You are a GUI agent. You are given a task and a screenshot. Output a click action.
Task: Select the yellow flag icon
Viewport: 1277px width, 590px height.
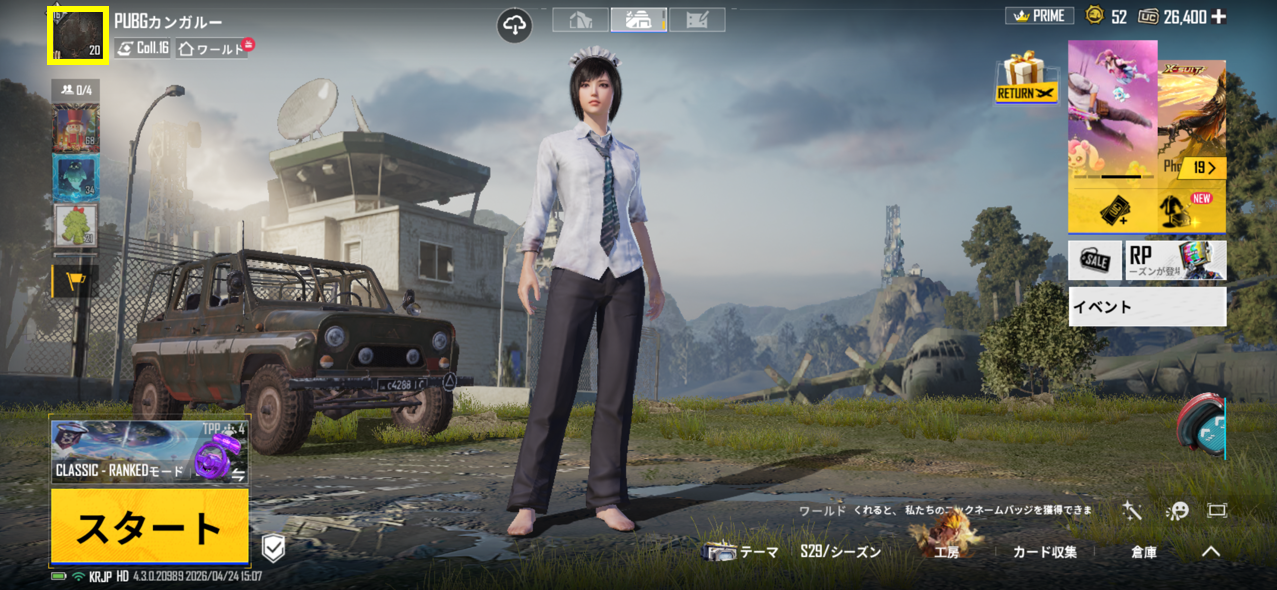point(75,281)
